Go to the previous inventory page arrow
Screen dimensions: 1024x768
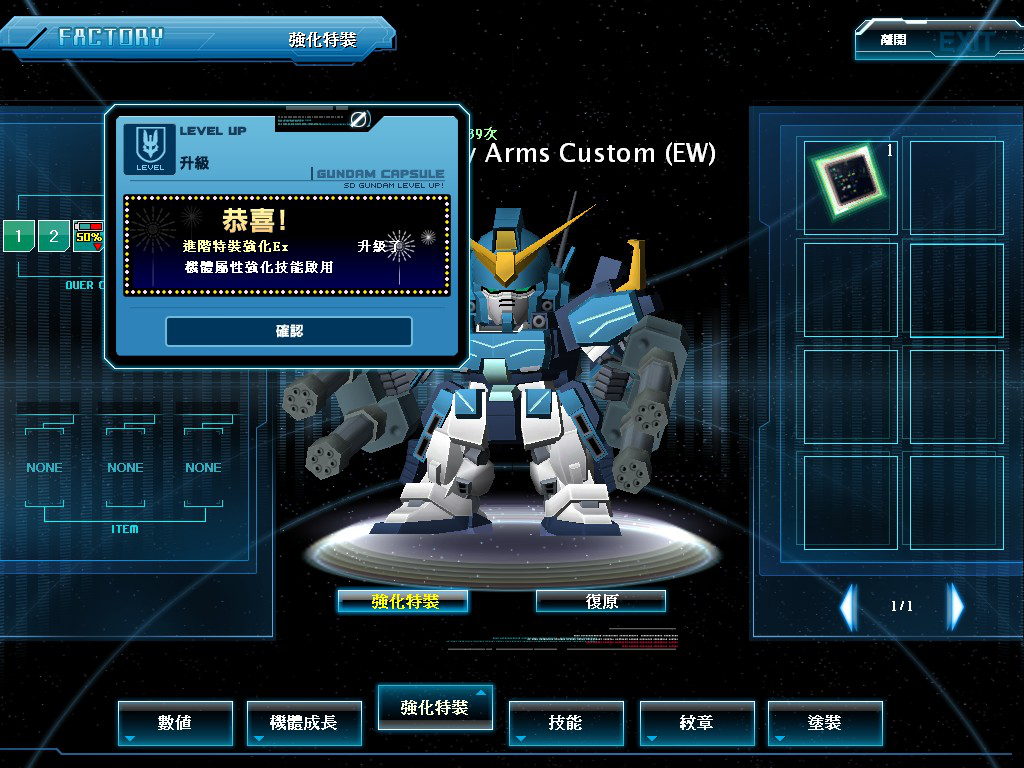848,606
